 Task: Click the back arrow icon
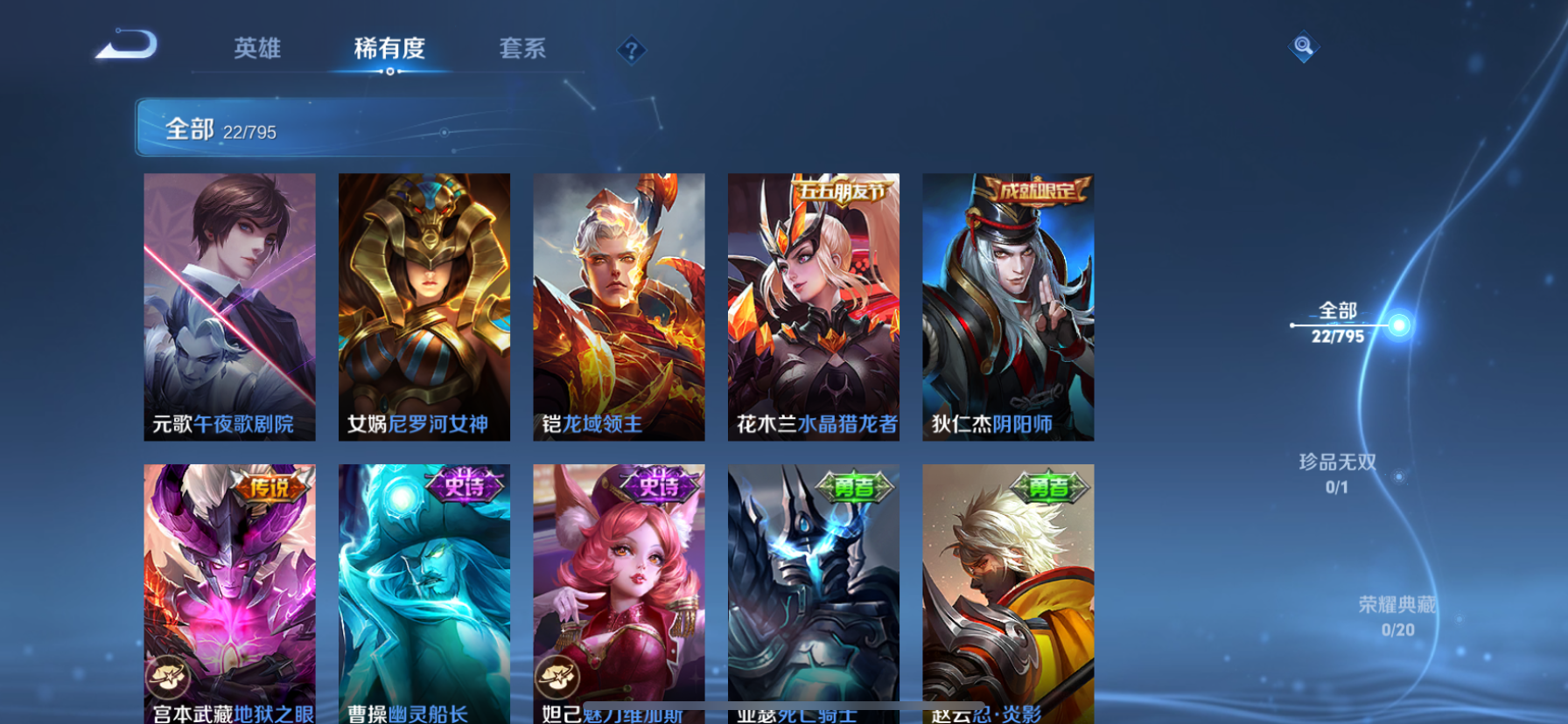point(124,44)
